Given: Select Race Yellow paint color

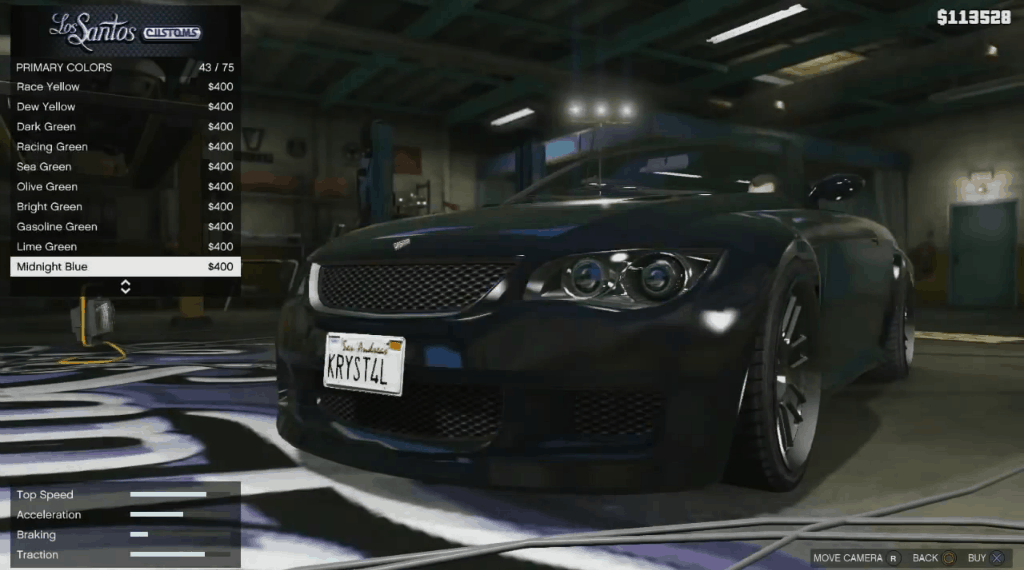Looking at the screenshot, I should pos(124,87).
